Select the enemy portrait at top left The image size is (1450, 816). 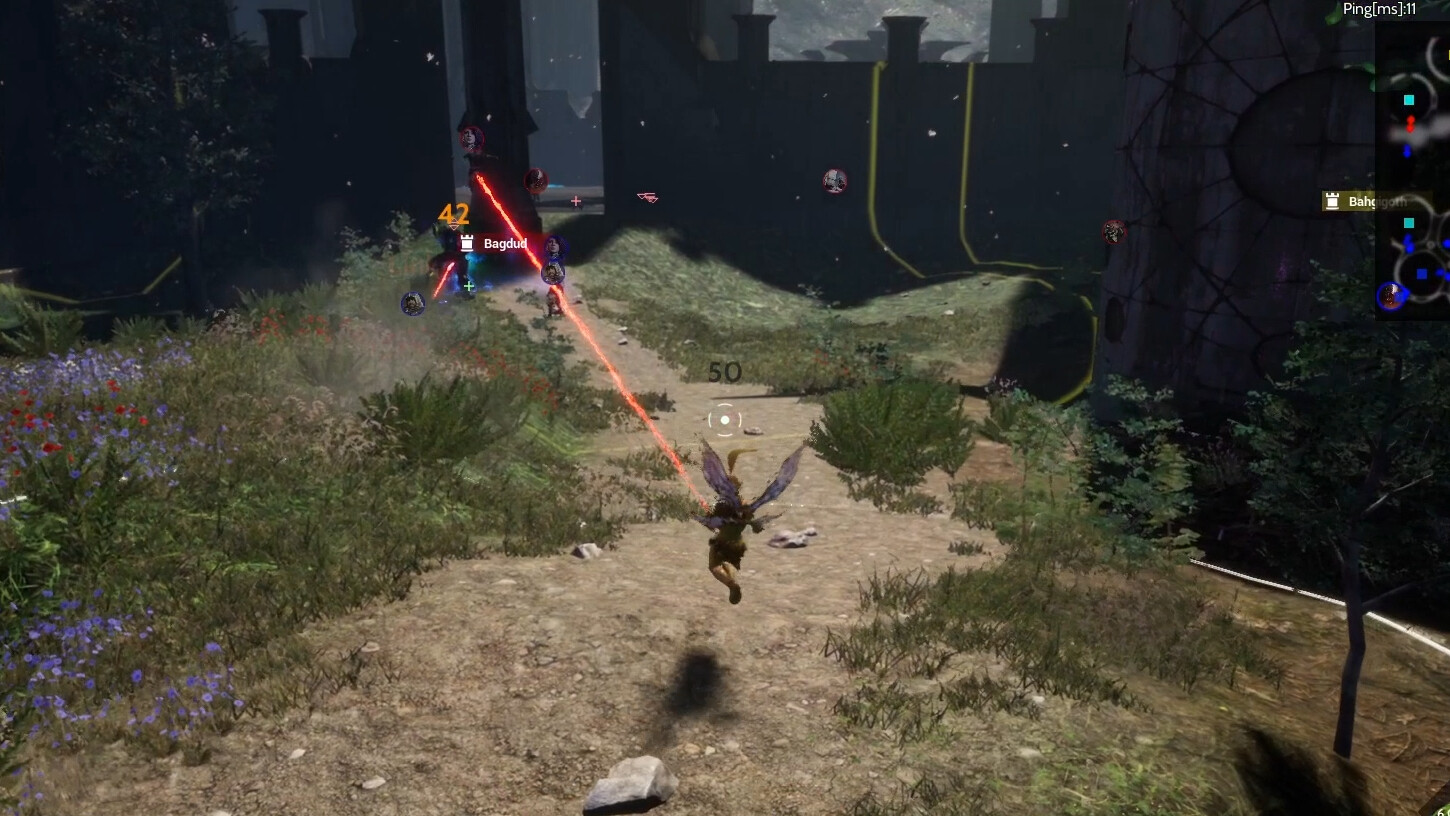click(x=470, y=140)
